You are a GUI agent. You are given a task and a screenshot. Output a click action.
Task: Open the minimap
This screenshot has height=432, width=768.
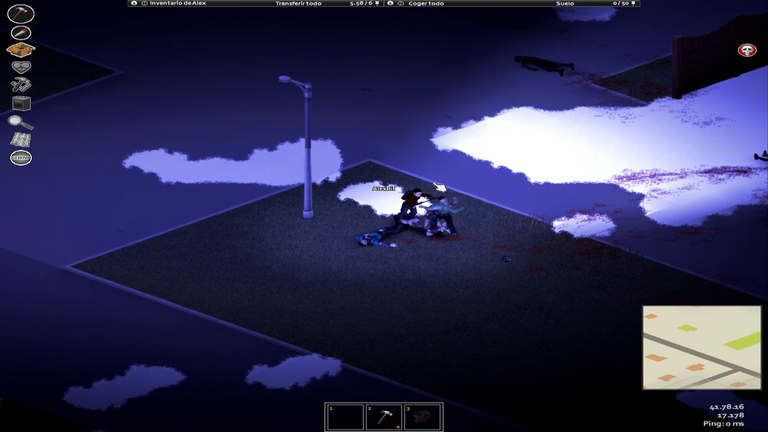click(701, 347)
